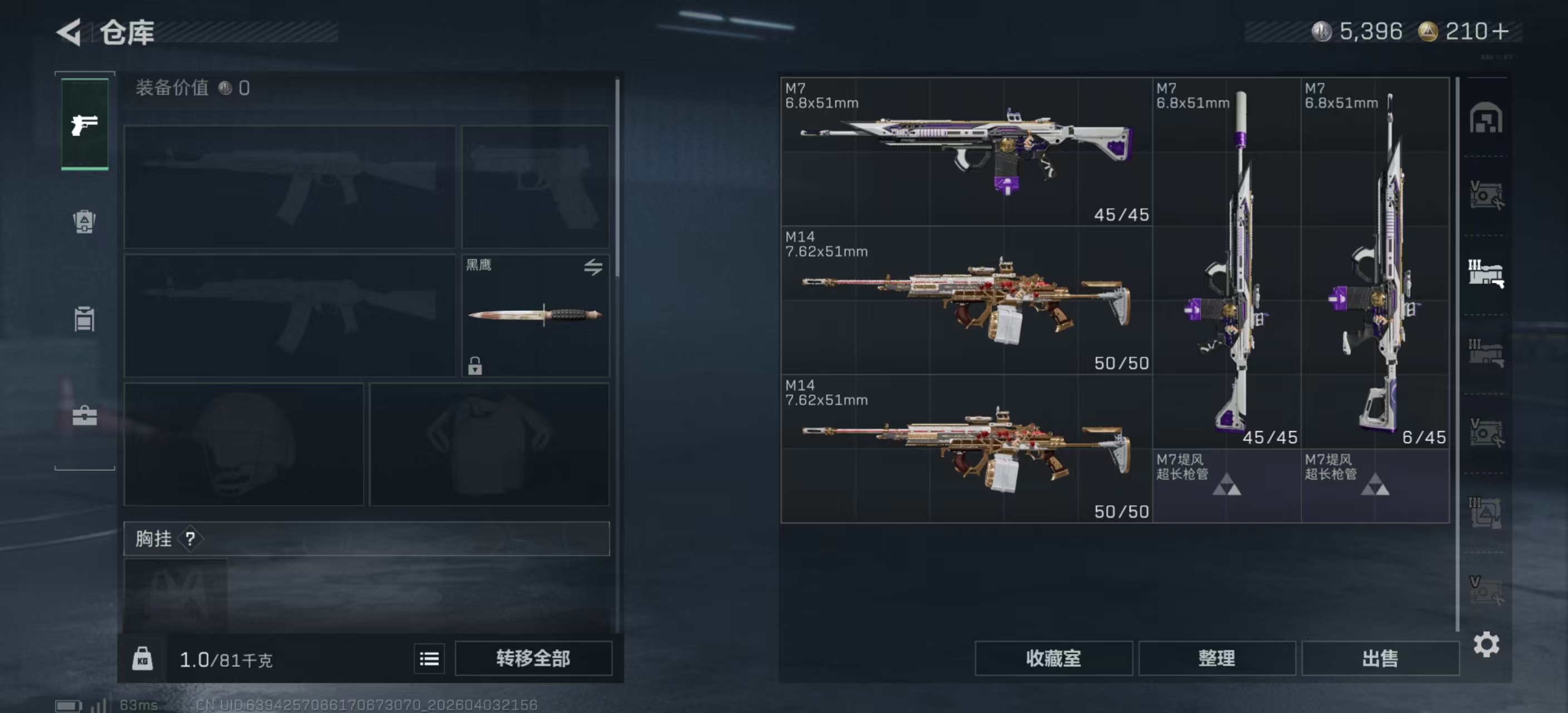The width and height of the screenshot is (1568, 713).
Task: Add more gold currency with plus
Action: (x=1501, y=32)
